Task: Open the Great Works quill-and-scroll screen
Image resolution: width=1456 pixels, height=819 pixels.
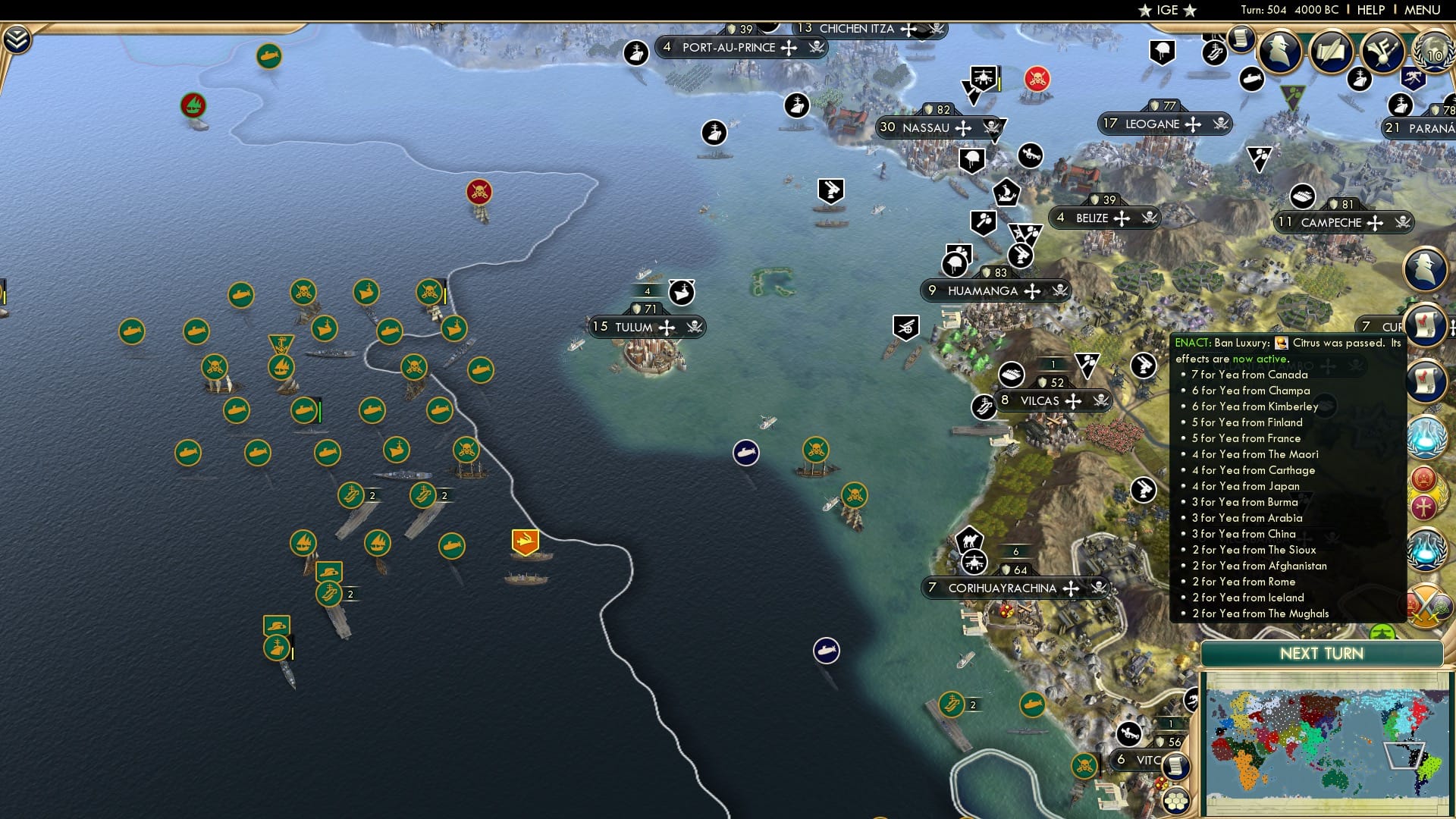Action: click(x=1332, y=52)
